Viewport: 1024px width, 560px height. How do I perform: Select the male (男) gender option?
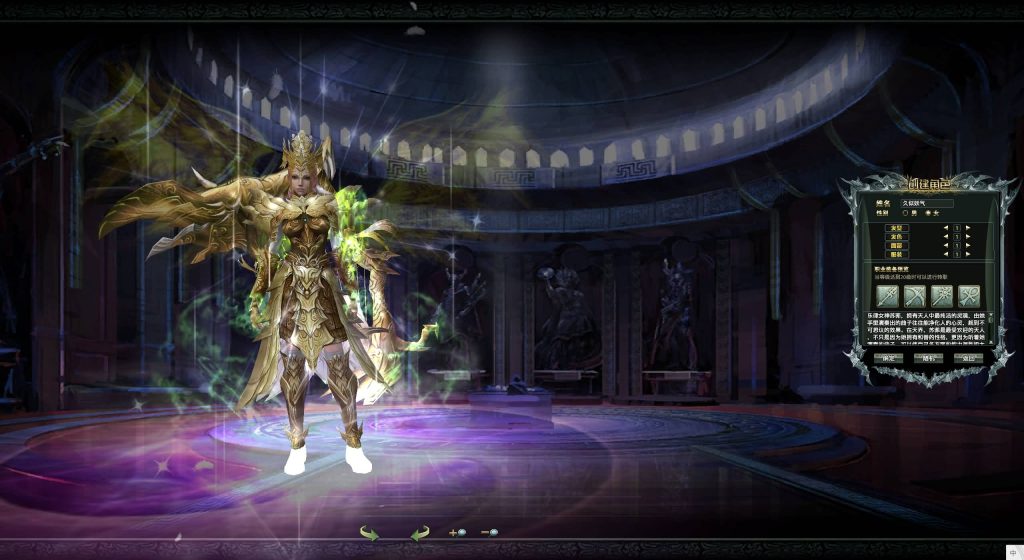pos(905,213)
